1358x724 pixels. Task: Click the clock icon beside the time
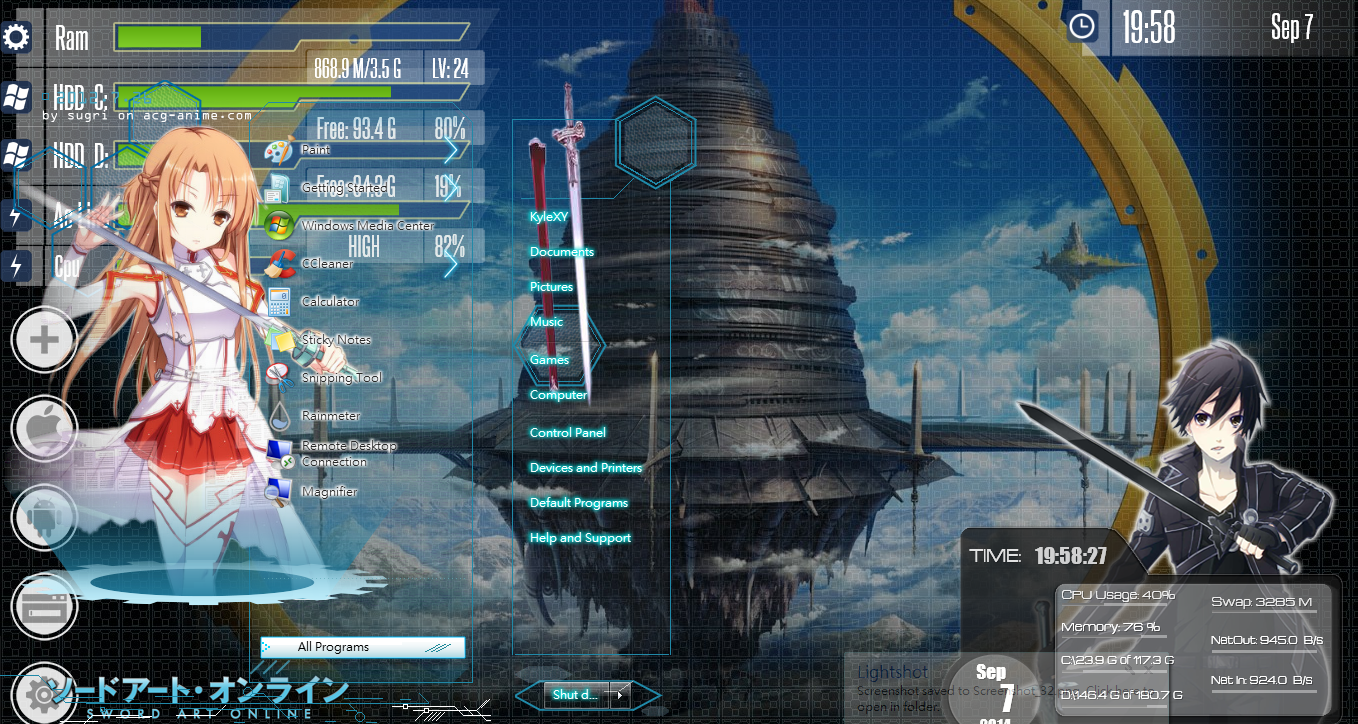1081,27
